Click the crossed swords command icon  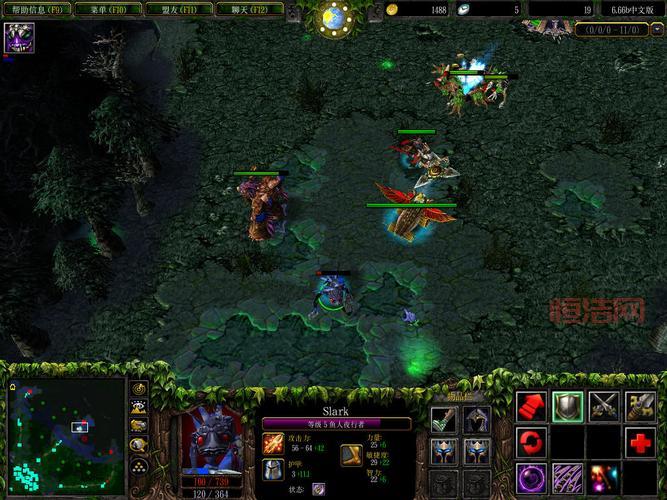pos(603,406)
